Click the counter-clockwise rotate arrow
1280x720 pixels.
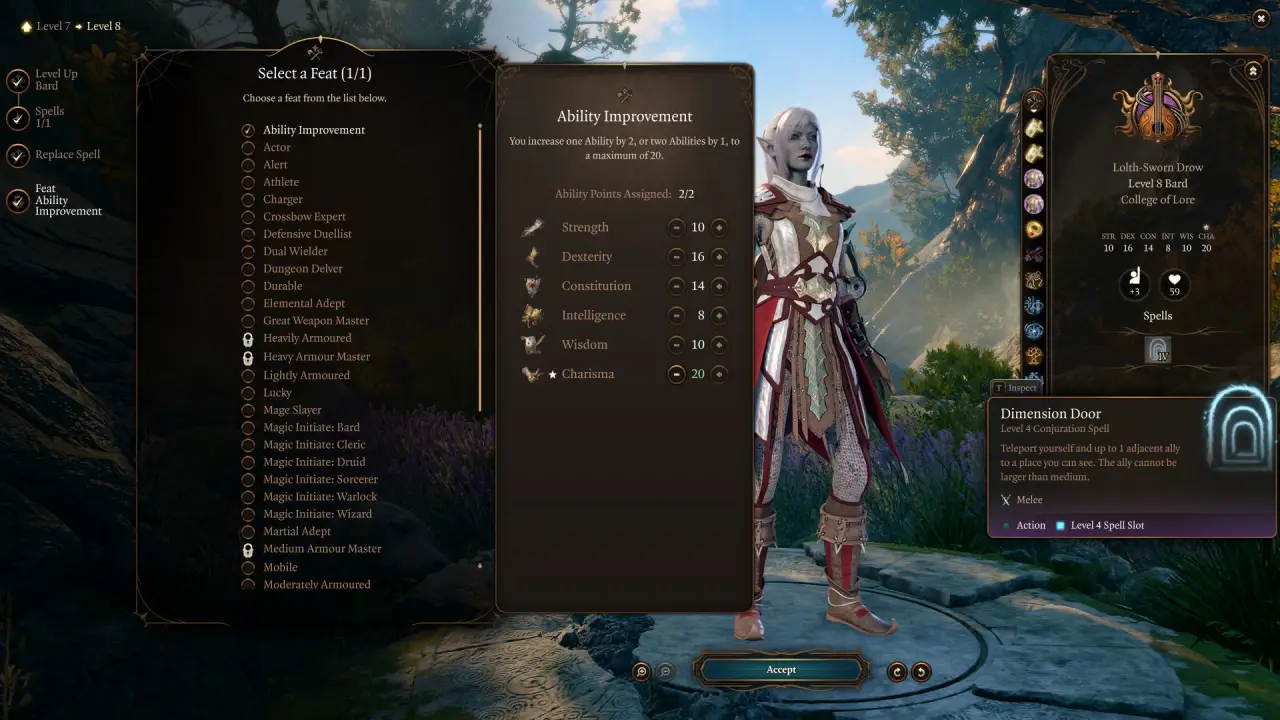point(923,671)
